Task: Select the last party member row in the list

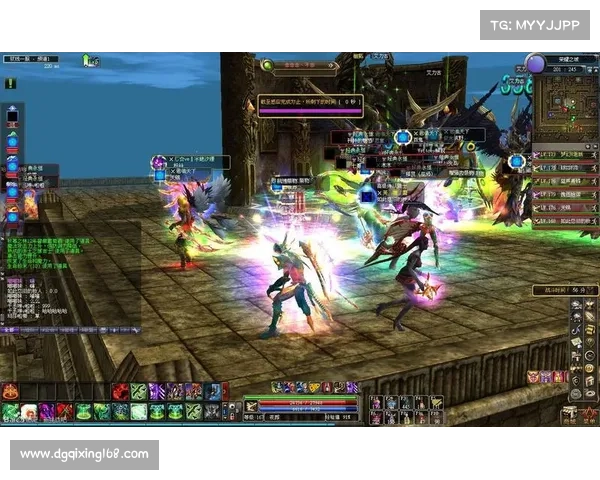Action: pos(563,219)
